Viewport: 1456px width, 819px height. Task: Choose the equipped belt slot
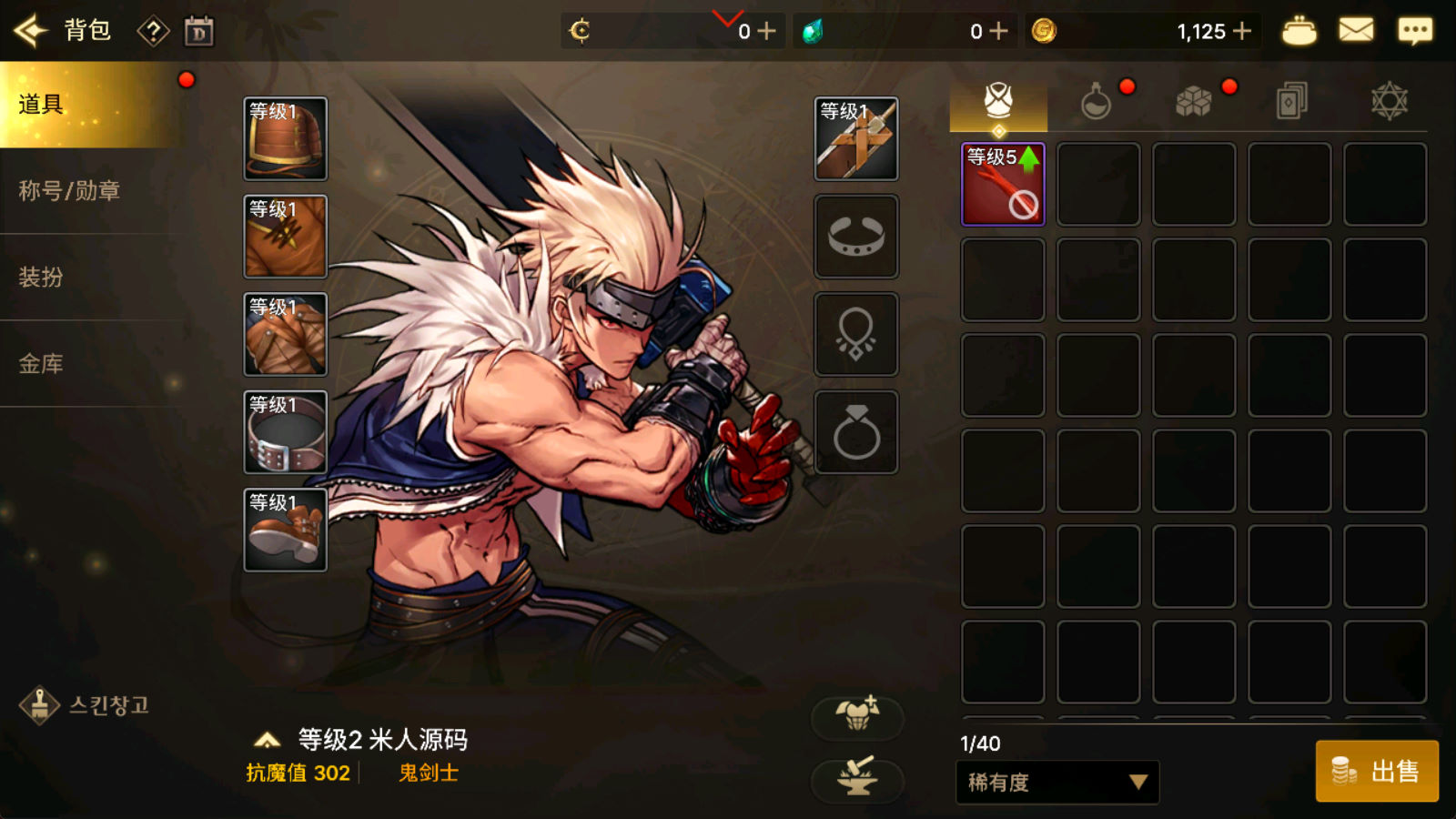285,431
